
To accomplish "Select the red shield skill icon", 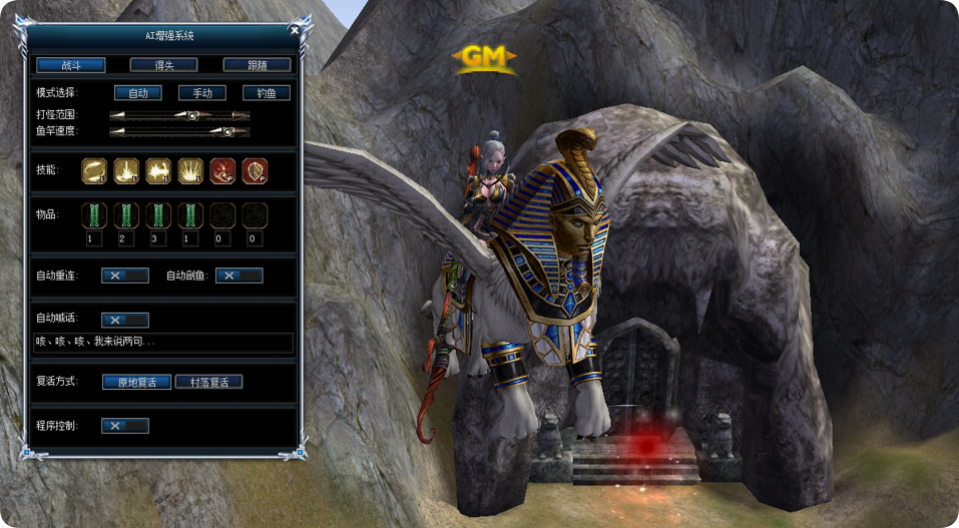I will pos(254,171).
